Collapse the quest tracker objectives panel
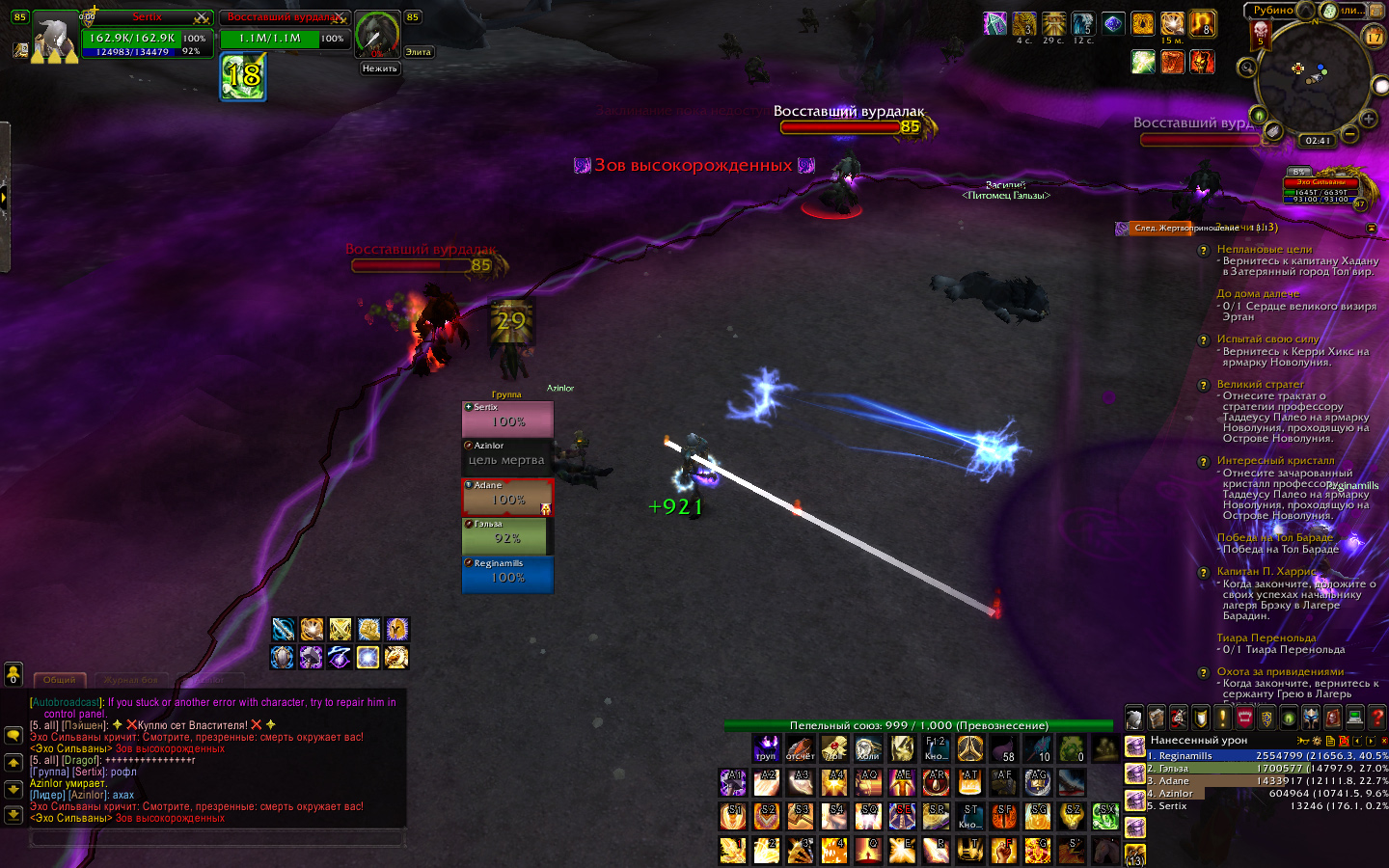 (1372, 229)
